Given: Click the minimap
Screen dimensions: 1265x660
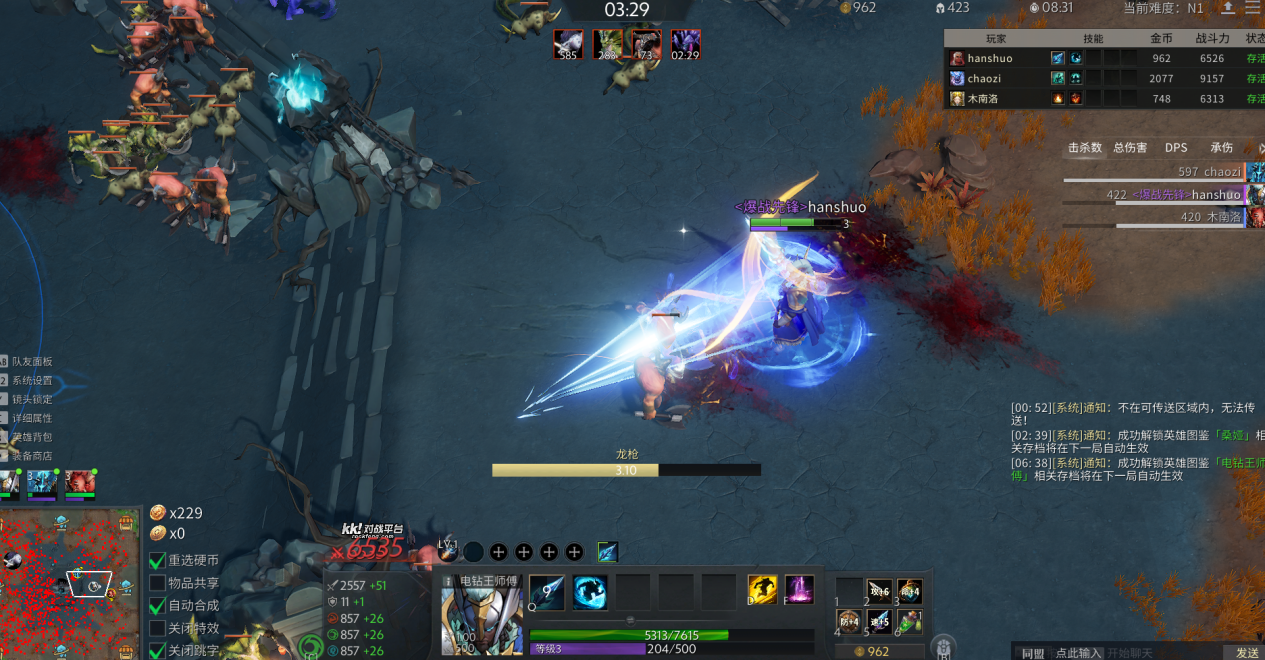Looking at the screenshot, I should [70, 583].
